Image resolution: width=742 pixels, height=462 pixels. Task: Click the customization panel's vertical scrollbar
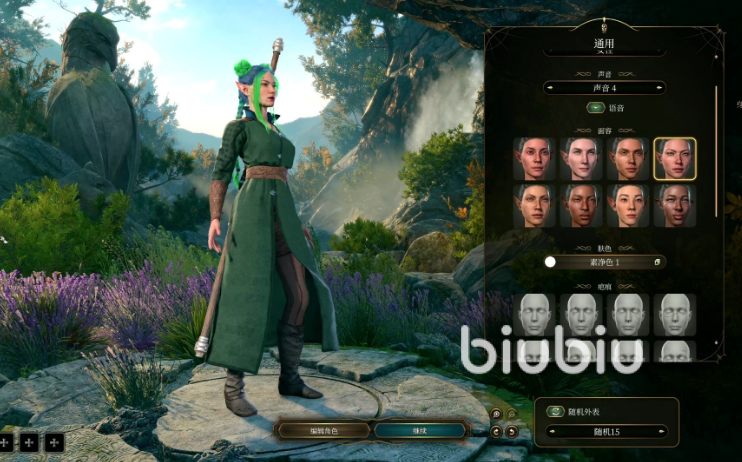pos(716,150)
